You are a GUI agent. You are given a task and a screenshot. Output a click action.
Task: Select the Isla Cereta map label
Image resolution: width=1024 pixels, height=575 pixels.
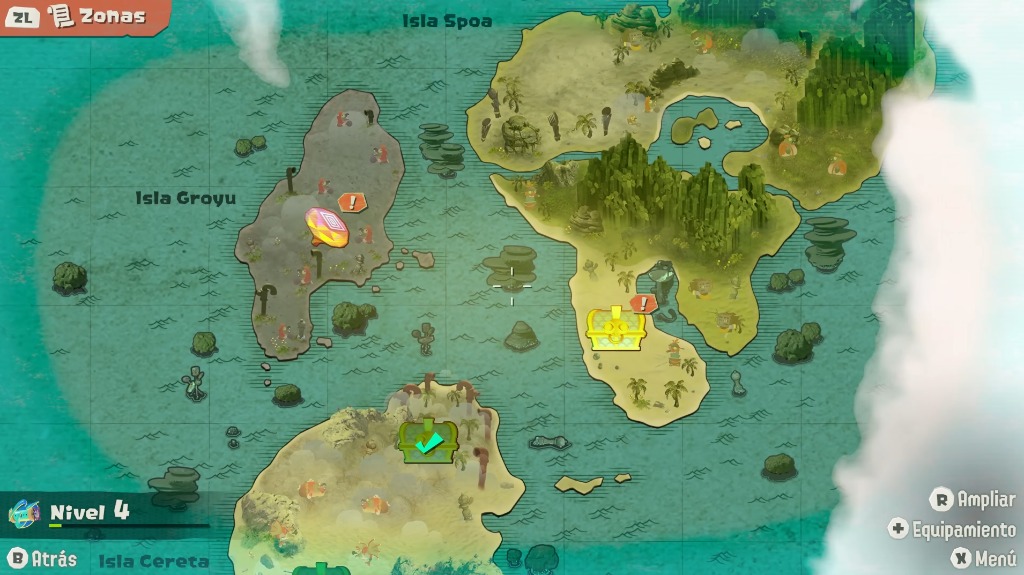click(154, 561)
